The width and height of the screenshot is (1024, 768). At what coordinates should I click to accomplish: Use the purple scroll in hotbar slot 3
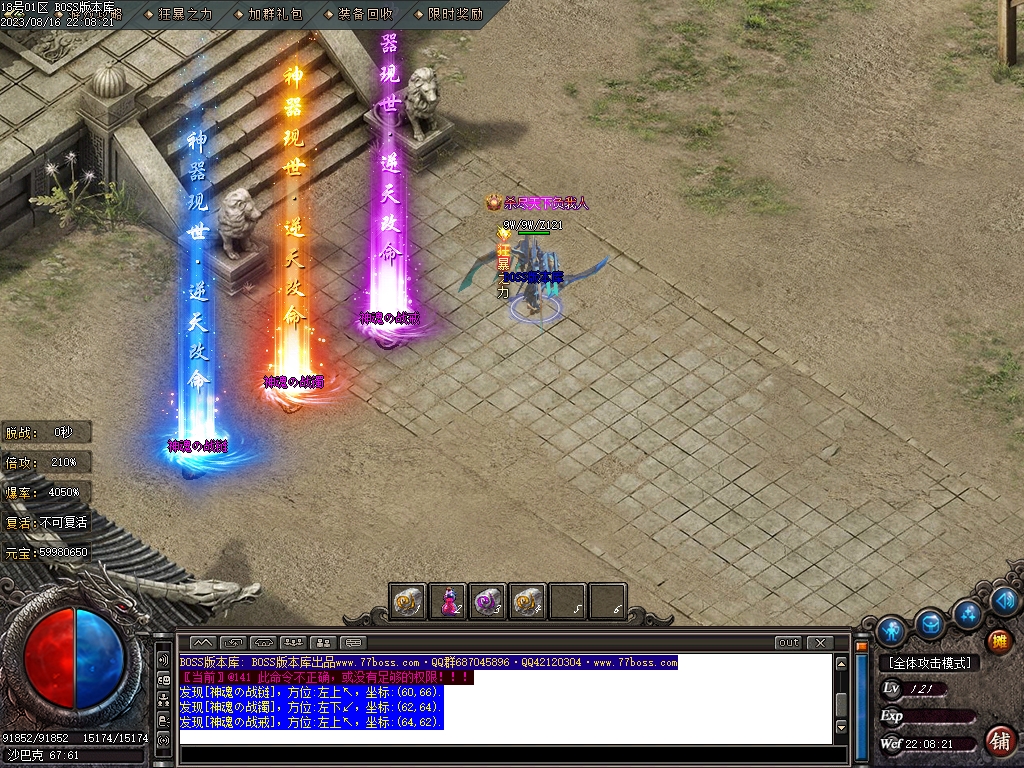coord(487,601)
